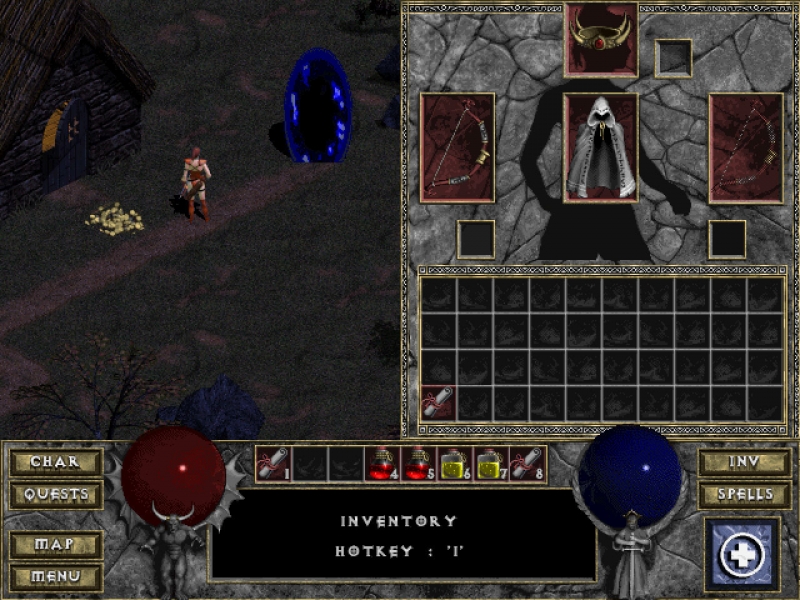Pick up the scroll in the inventory grid
The width and height of the screenshot is (800, 600).
438,403
